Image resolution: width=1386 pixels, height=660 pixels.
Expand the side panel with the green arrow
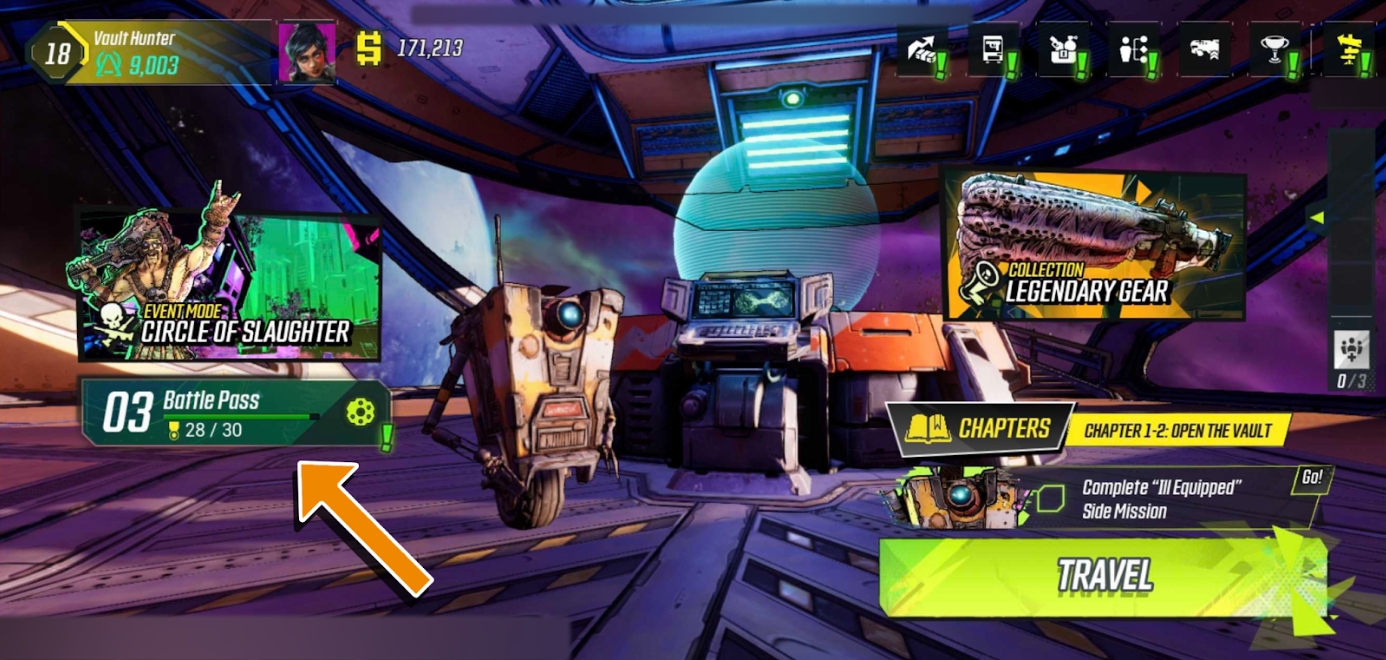1318,217
